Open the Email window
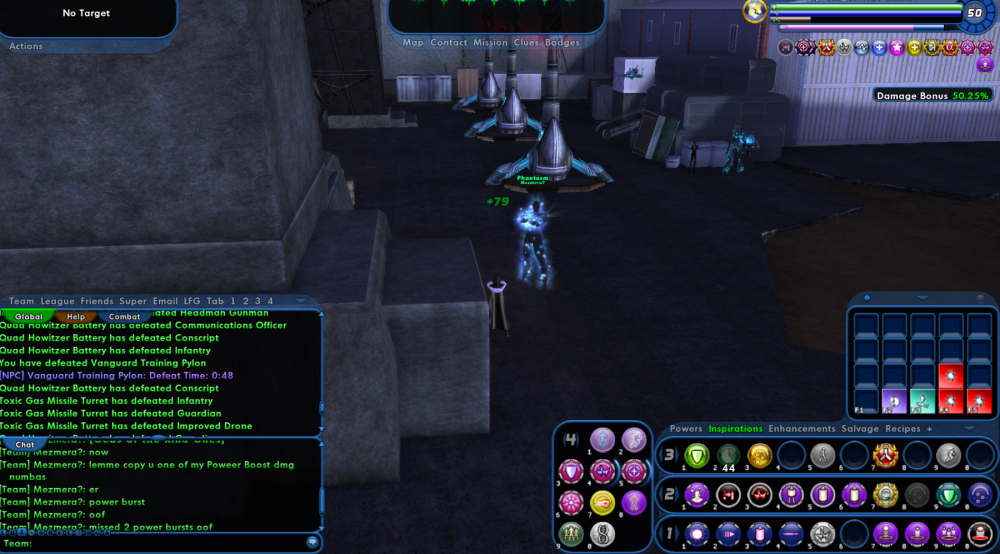The width and height of the screenshot is (1000, 554). (165, 301)
